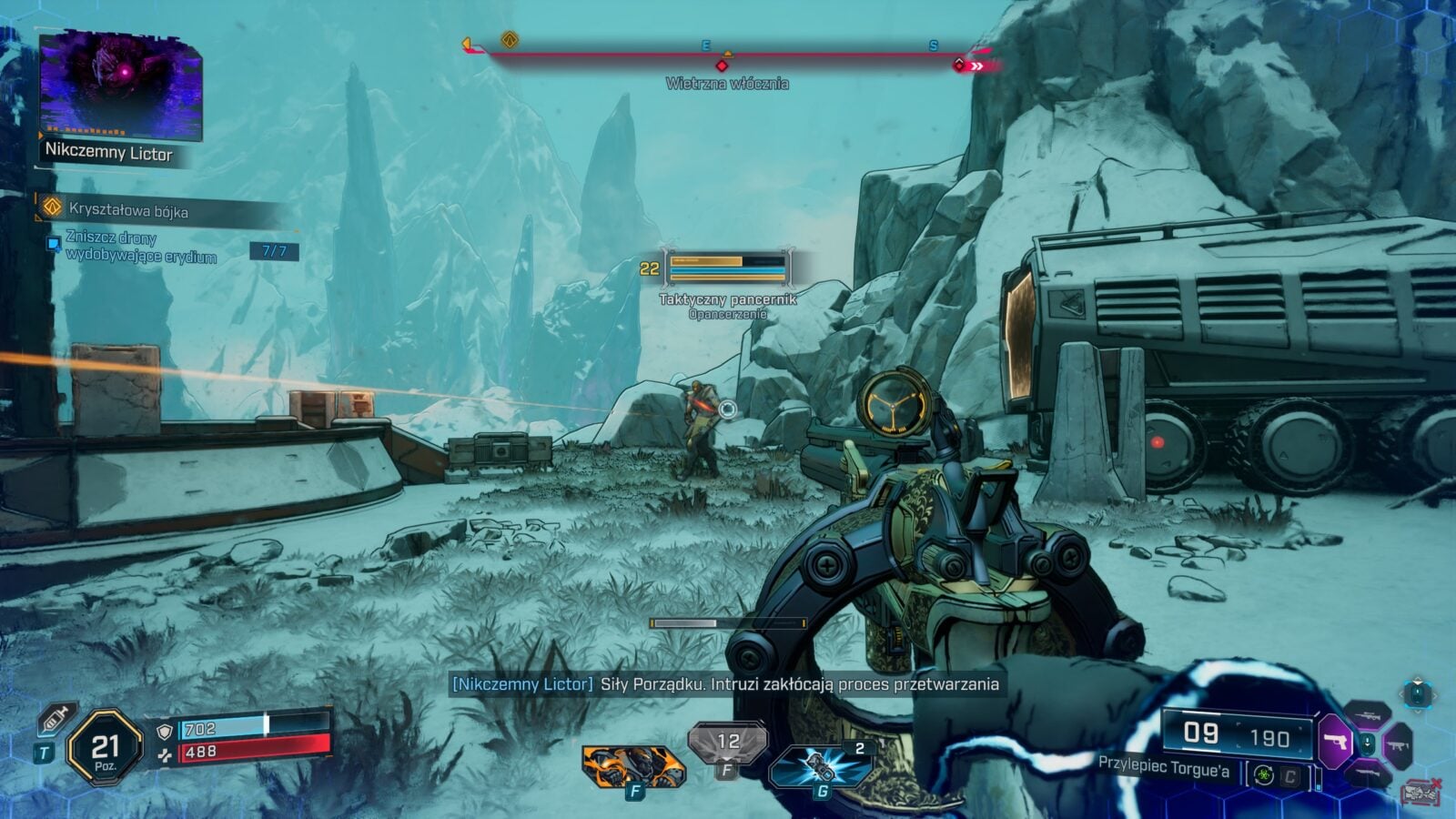Screen dimensions: 1456x819
Task: Activate the orange armored action skill
Action: click(632, 765)
